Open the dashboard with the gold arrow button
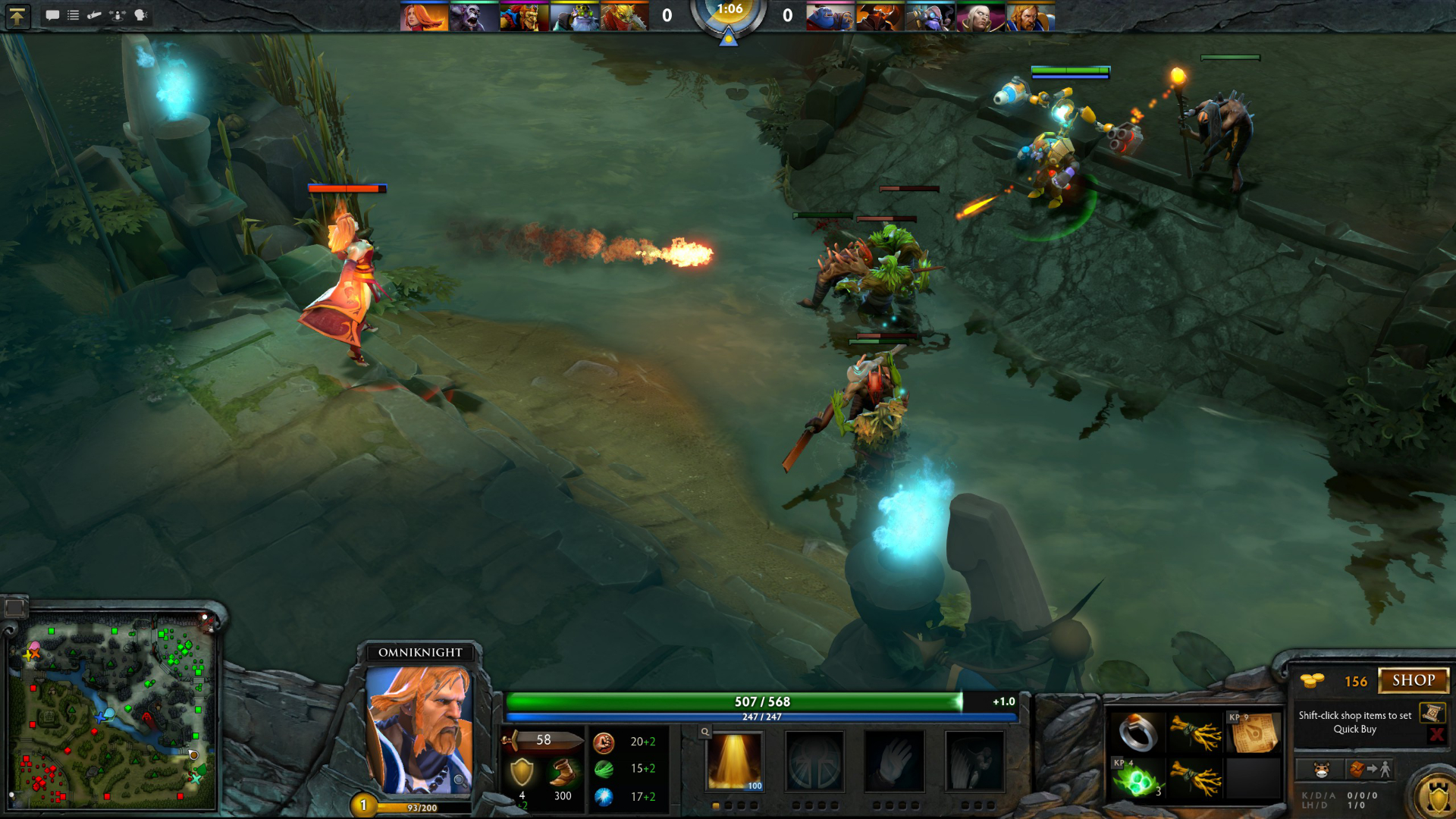 pos(17,16)
